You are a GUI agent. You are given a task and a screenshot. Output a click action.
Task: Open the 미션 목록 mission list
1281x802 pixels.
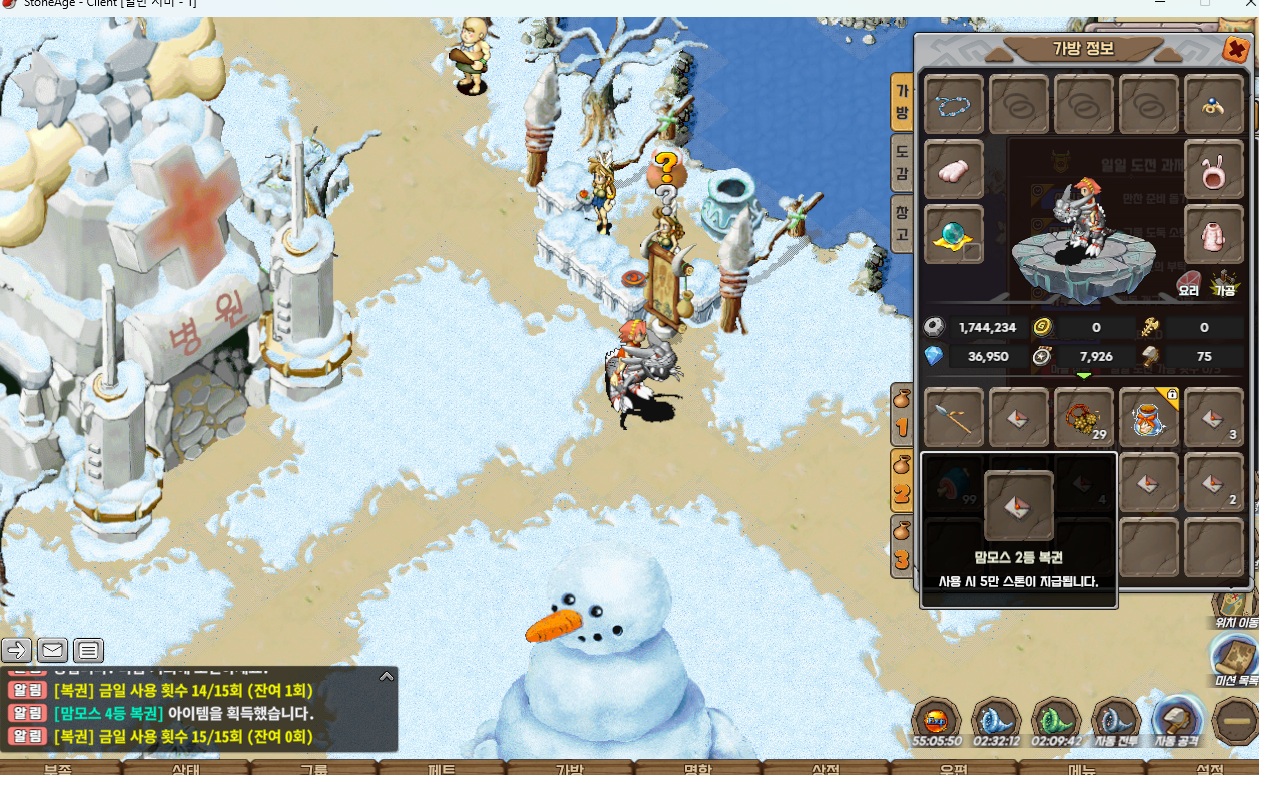pos(1235,661)
